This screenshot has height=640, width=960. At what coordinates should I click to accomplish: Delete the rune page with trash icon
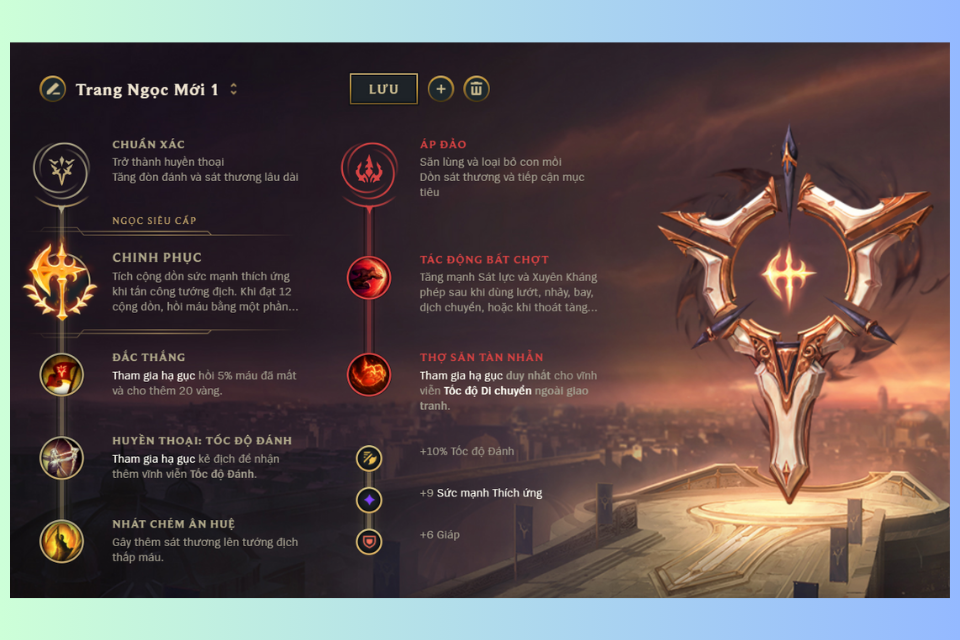click(x=476, y=89)
